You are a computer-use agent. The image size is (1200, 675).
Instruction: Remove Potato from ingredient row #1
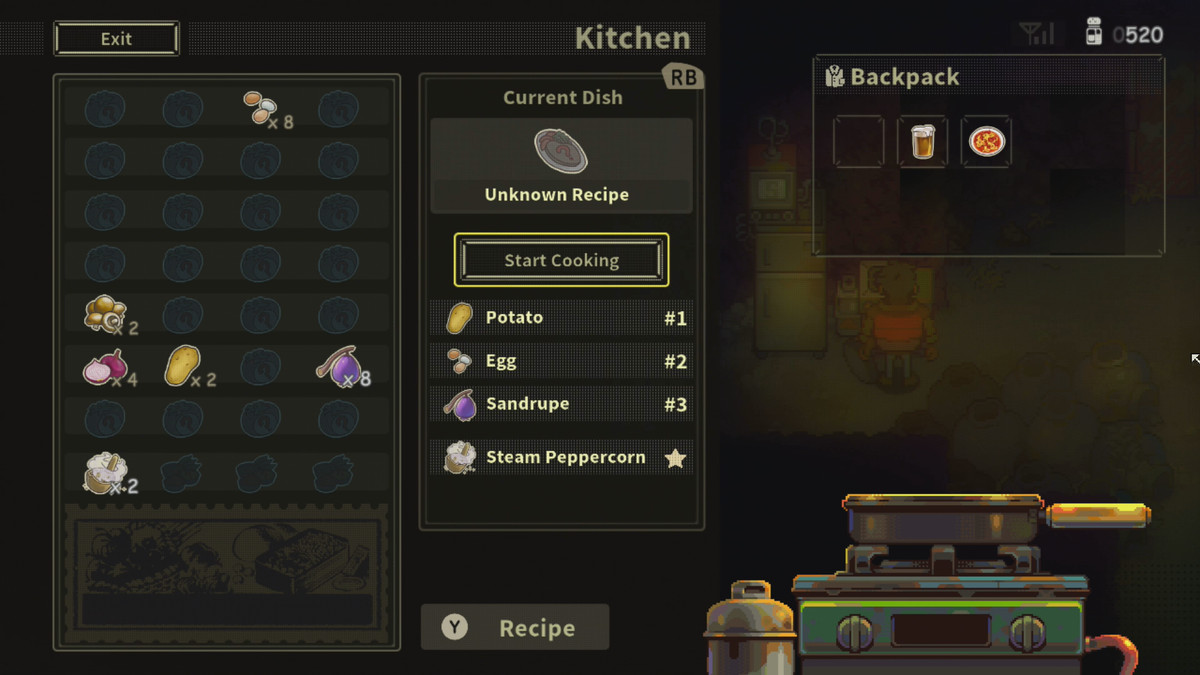561,318
